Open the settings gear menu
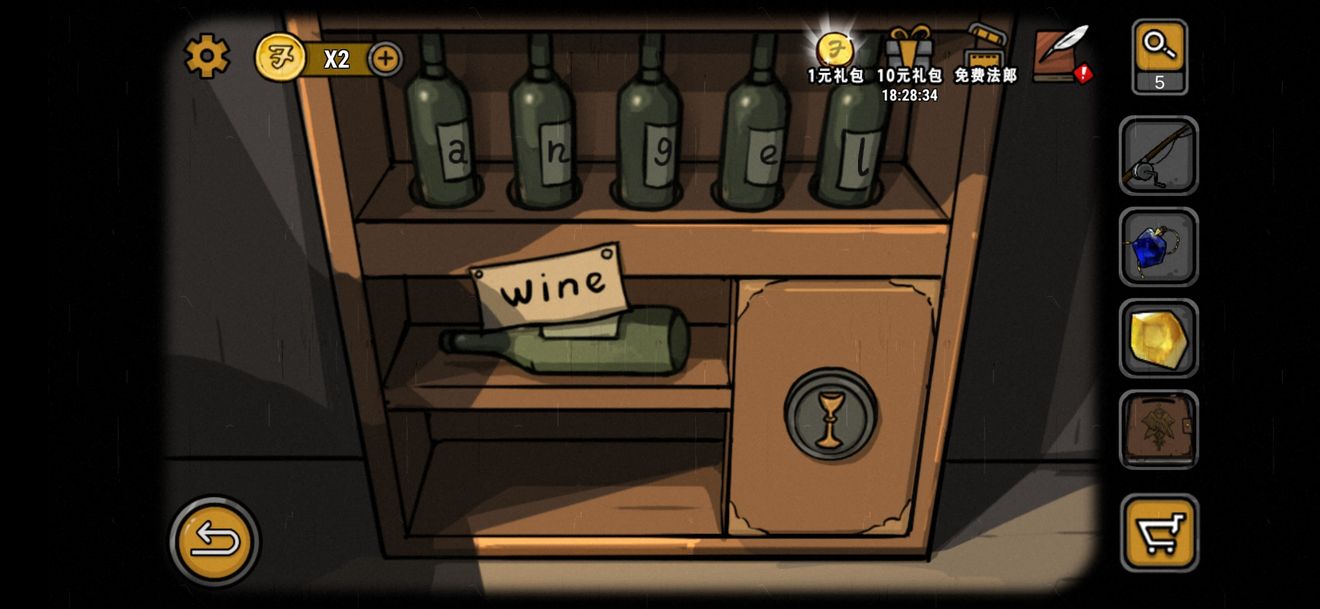The image size is (1320, 609). [x=207, y=56]
